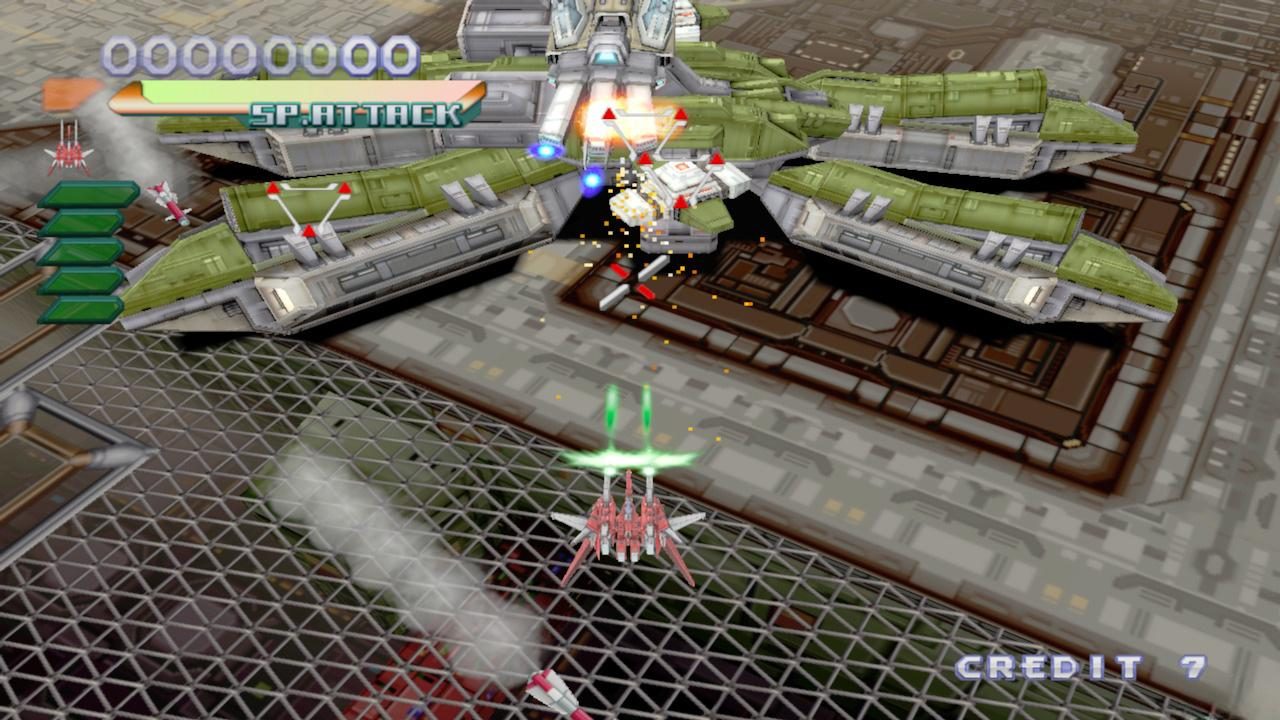Click the small ship life-stock icon
Image resolution: width=1280 pixels, height=720 pixels.
[67, 153]
